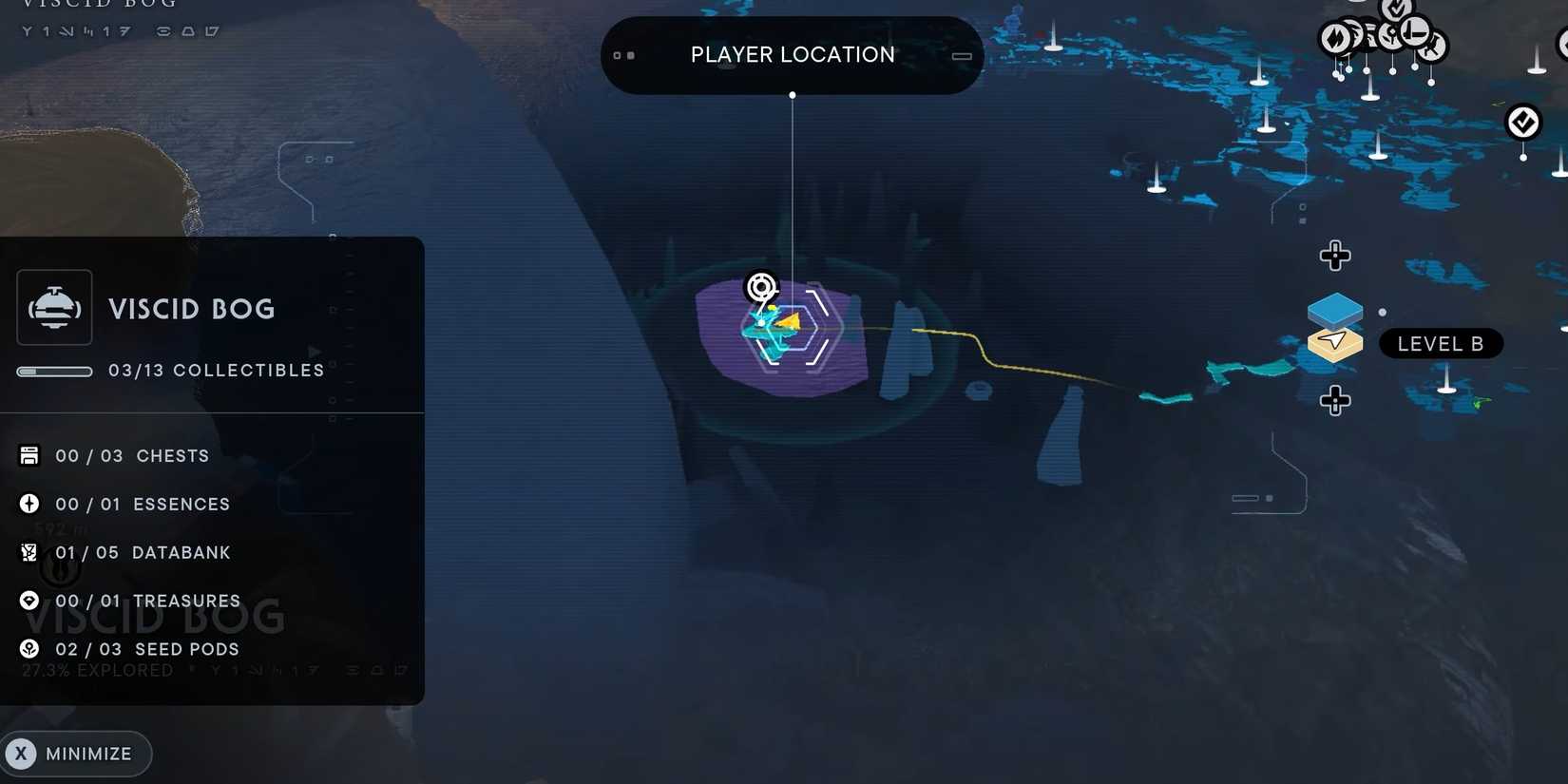This screenshot has width=1568, height=784.
Task: Select the seed pods collectible icon
Action: pos(29,649)
